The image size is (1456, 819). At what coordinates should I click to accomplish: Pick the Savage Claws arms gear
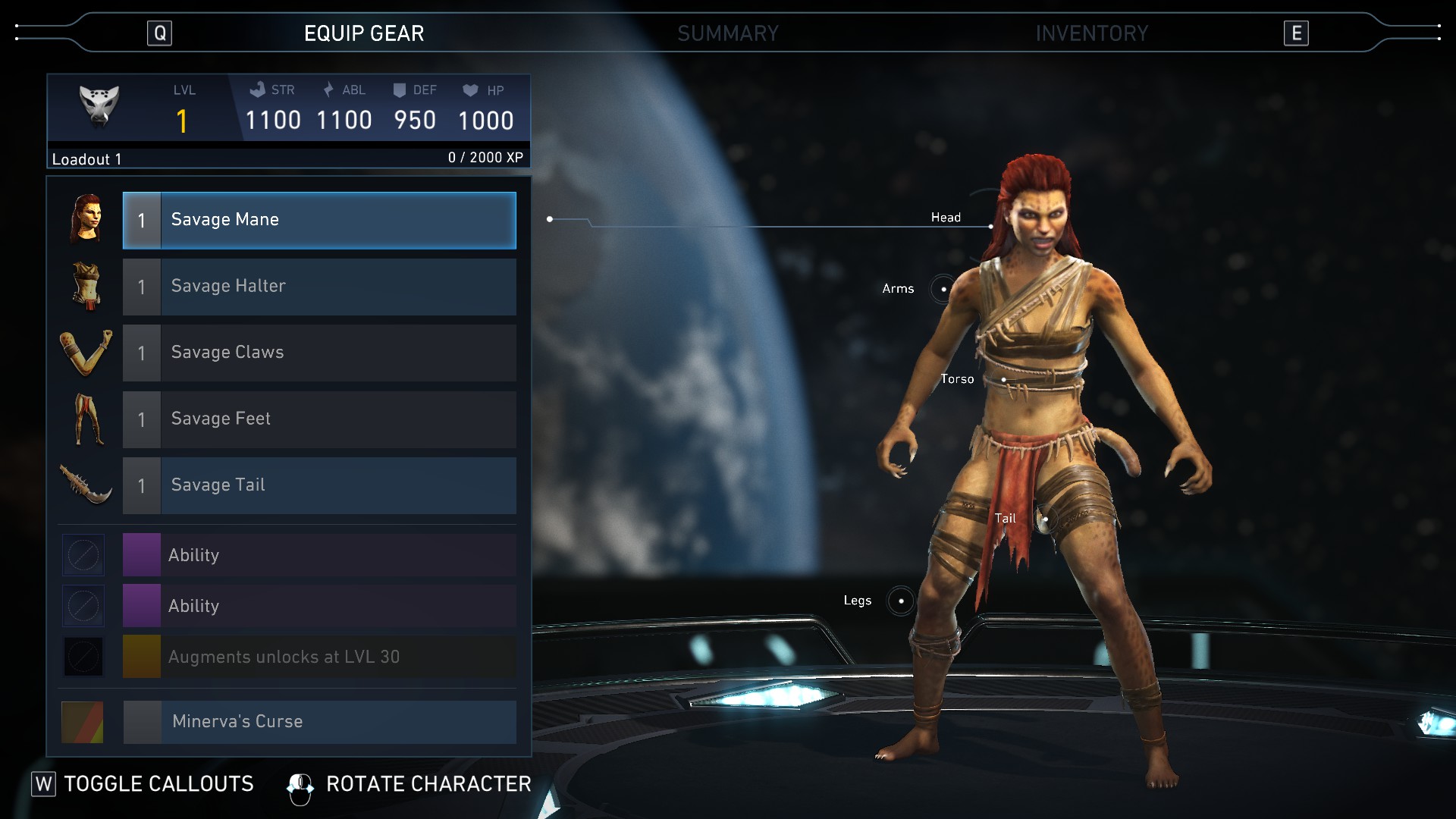[319, 353]
